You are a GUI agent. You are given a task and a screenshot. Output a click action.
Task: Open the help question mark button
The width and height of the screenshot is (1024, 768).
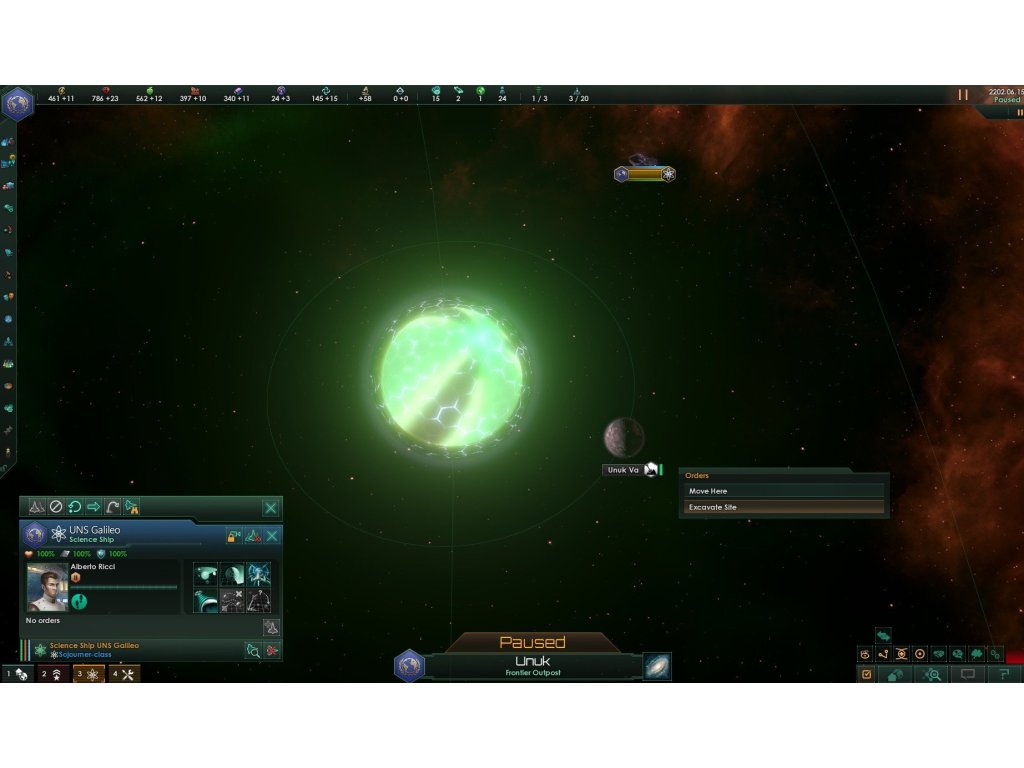tap(1004, 674)
